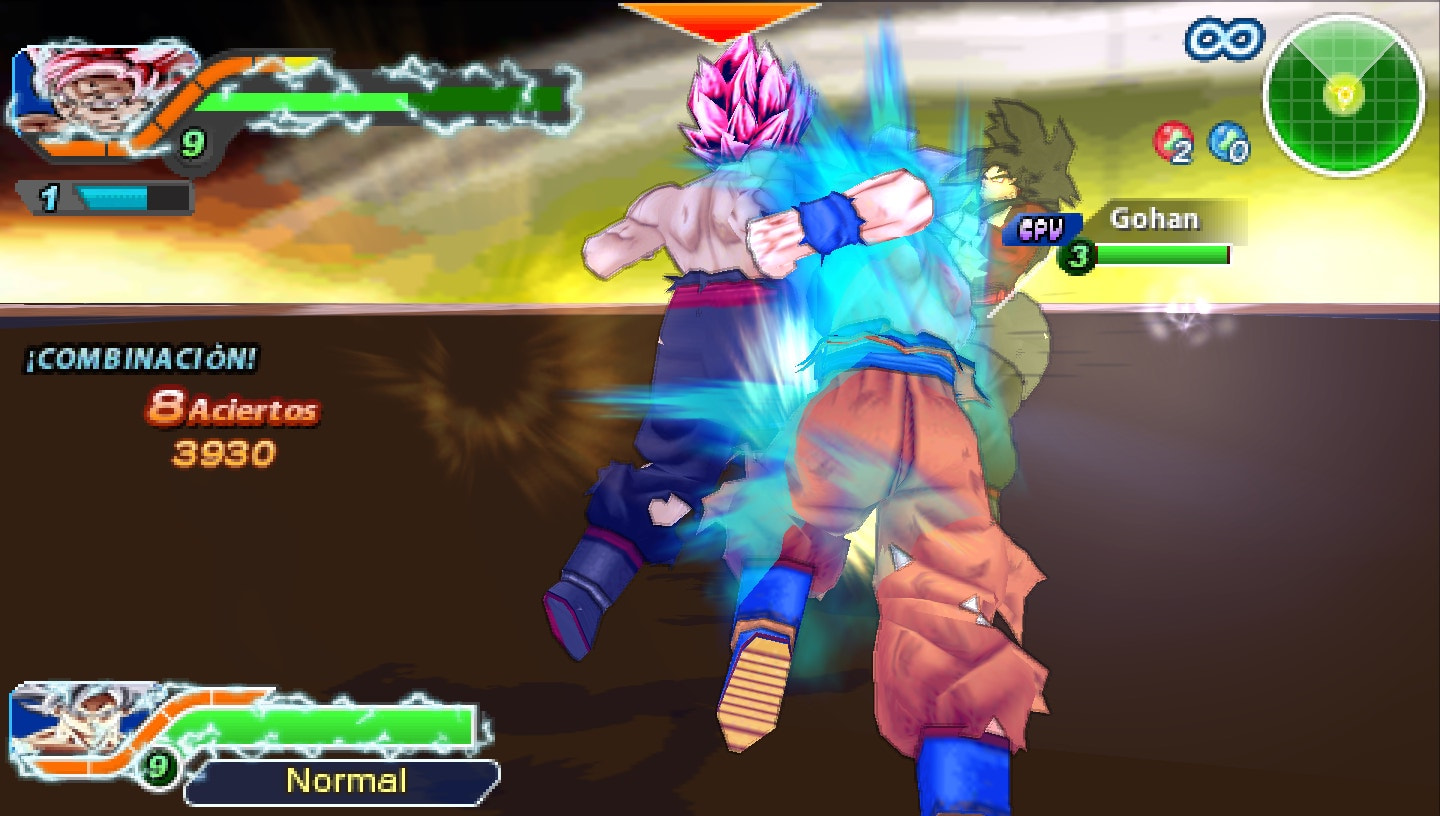Click the red orb icon
This screenshot has width=1440, height=816.
(1173, 142)
